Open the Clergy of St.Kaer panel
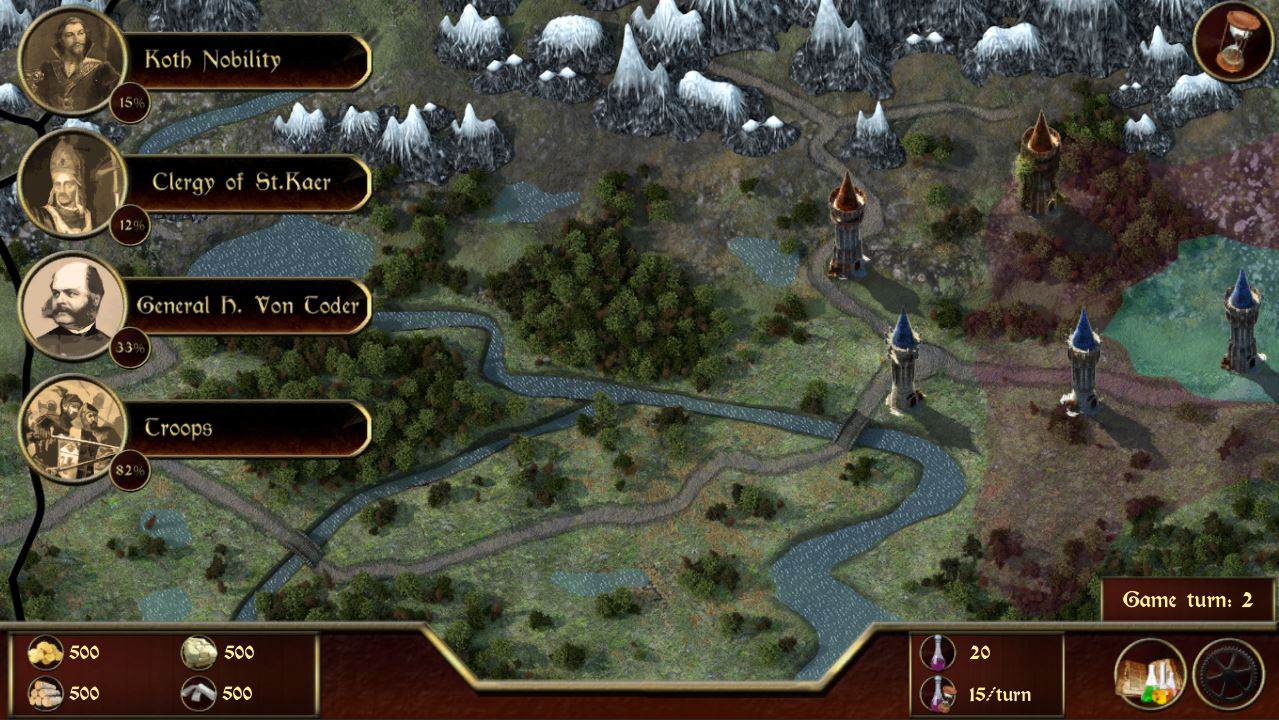 pos(240,183)
